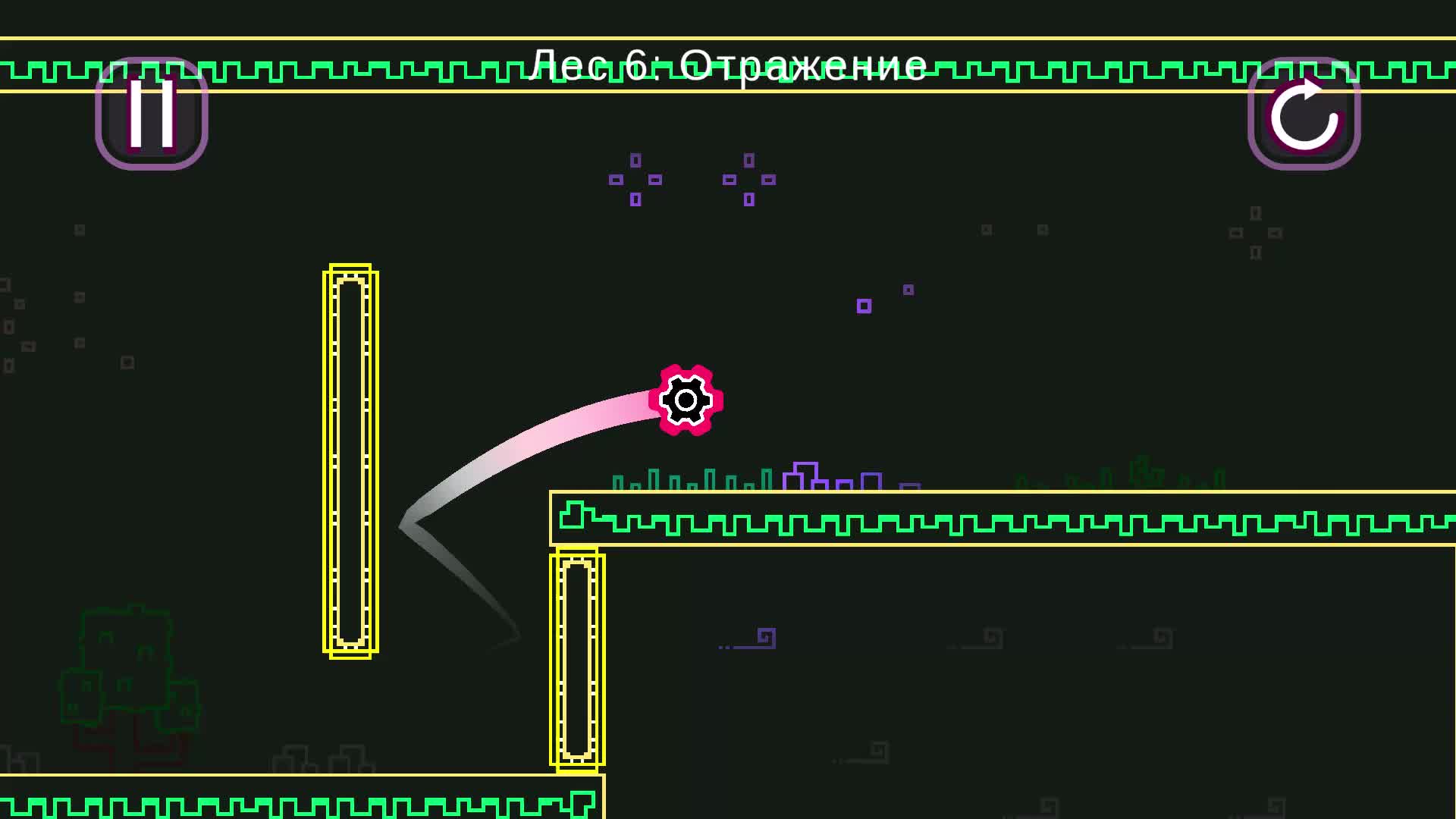Viewport: 1456px width, 819px height.
Task: Click the purple castle-shaped blocks on the platform
Action: pyautogui.click(x=808, y=474)
